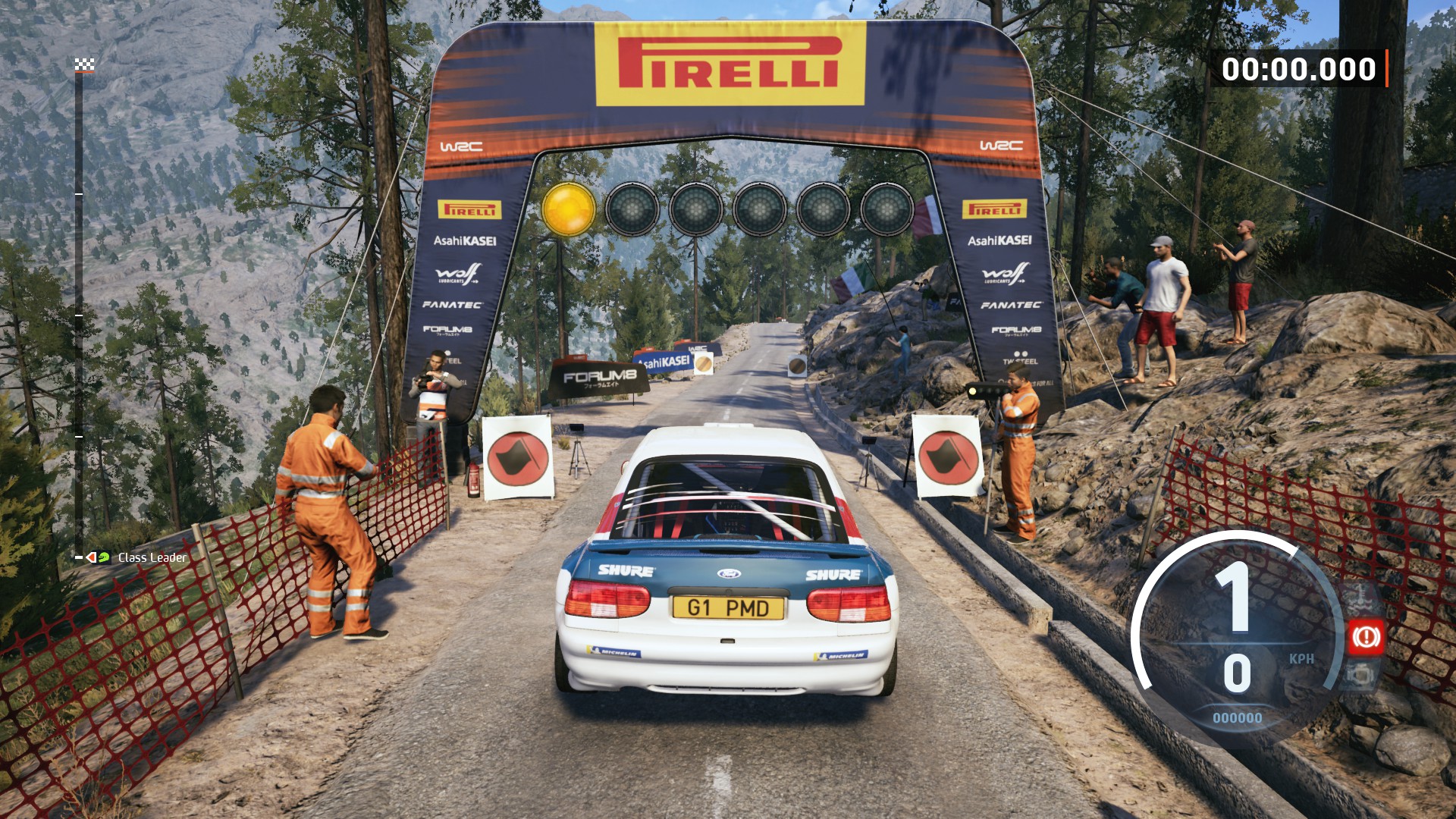Click the checkered finish flag icon

(x=84, y=65)
